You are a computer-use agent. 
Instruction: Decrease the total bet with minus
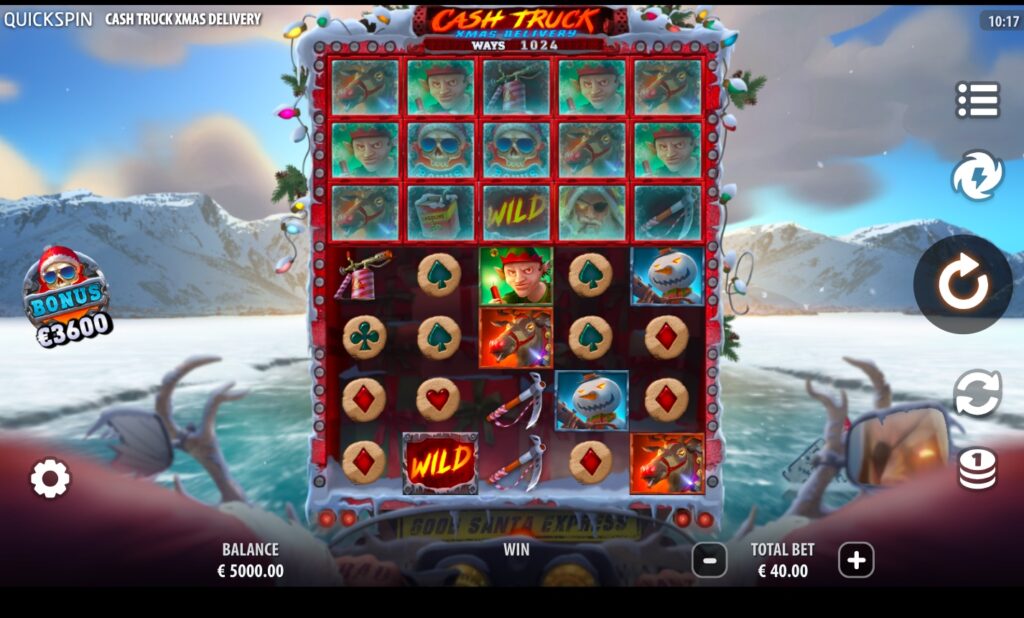709,561
